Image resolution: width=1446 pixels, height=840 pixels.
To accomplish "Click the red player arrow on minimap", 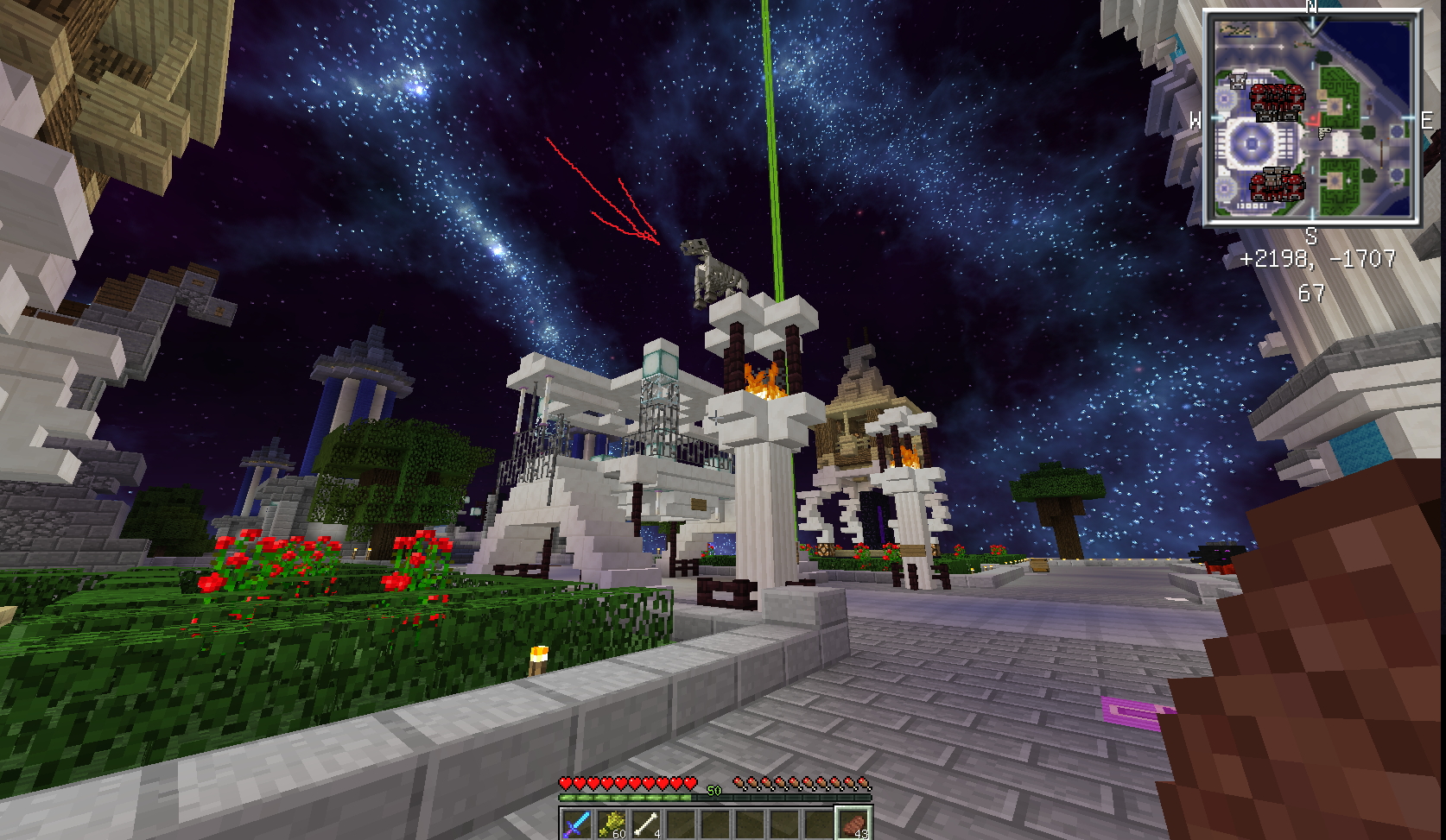I will (x=1313, y=120).
